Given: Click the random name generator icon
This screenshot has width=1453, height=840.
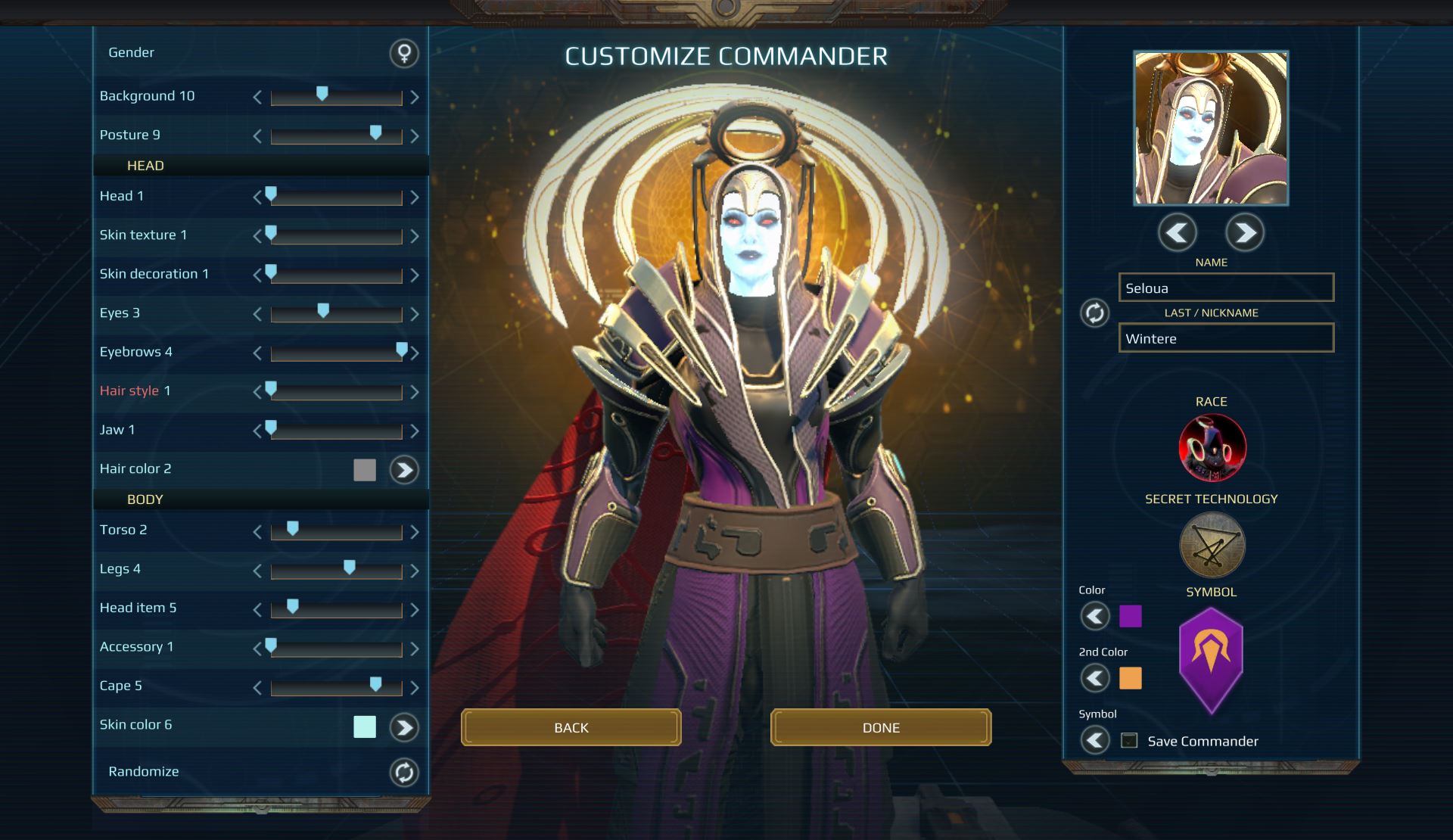Looking at the screenshot, I should [1093, 313].
